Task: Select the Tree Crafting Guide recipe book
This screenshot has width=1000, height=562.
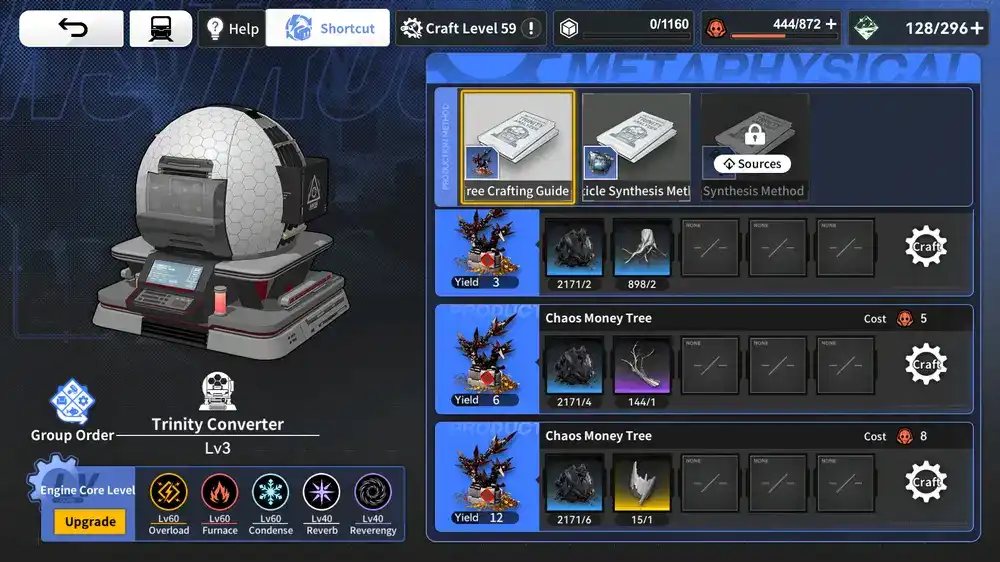Action: pyautogui.click(x=517, y=147)
